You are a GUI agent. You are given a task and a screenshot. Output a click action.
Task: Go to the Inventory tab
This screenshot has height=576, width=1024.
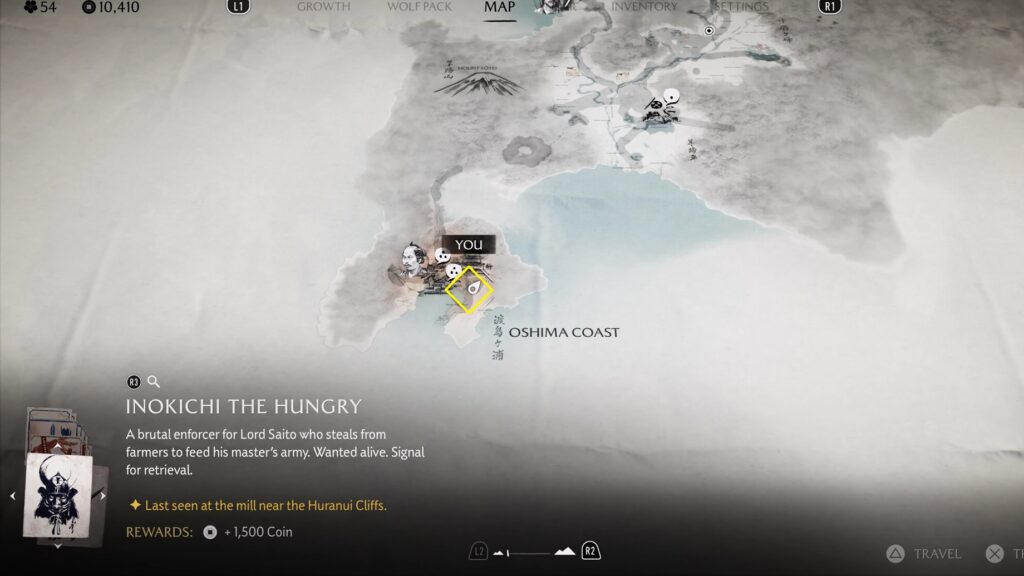tap(644, 7)
